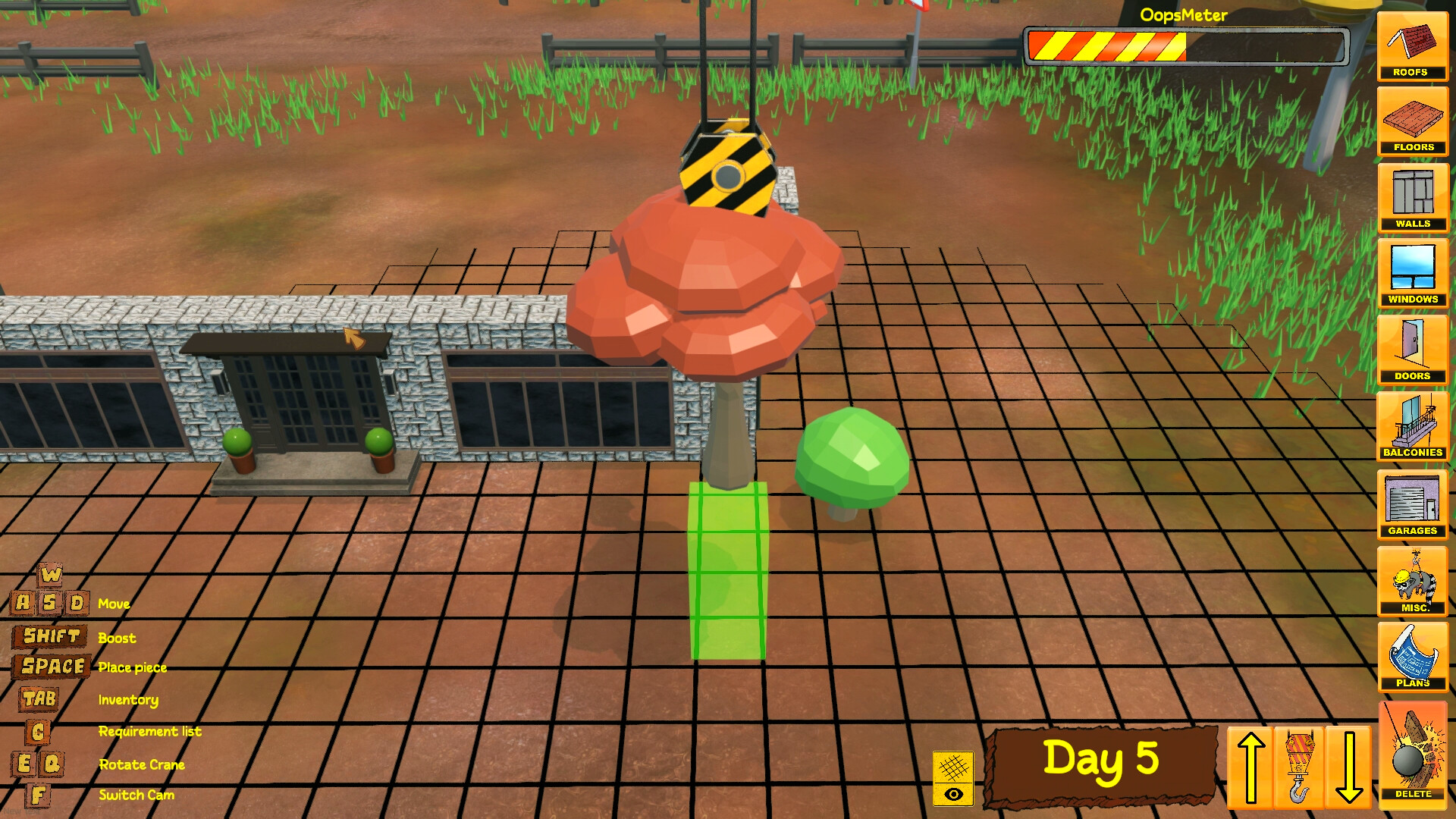Open the Garages category icon

click(x=1412, y=502)
